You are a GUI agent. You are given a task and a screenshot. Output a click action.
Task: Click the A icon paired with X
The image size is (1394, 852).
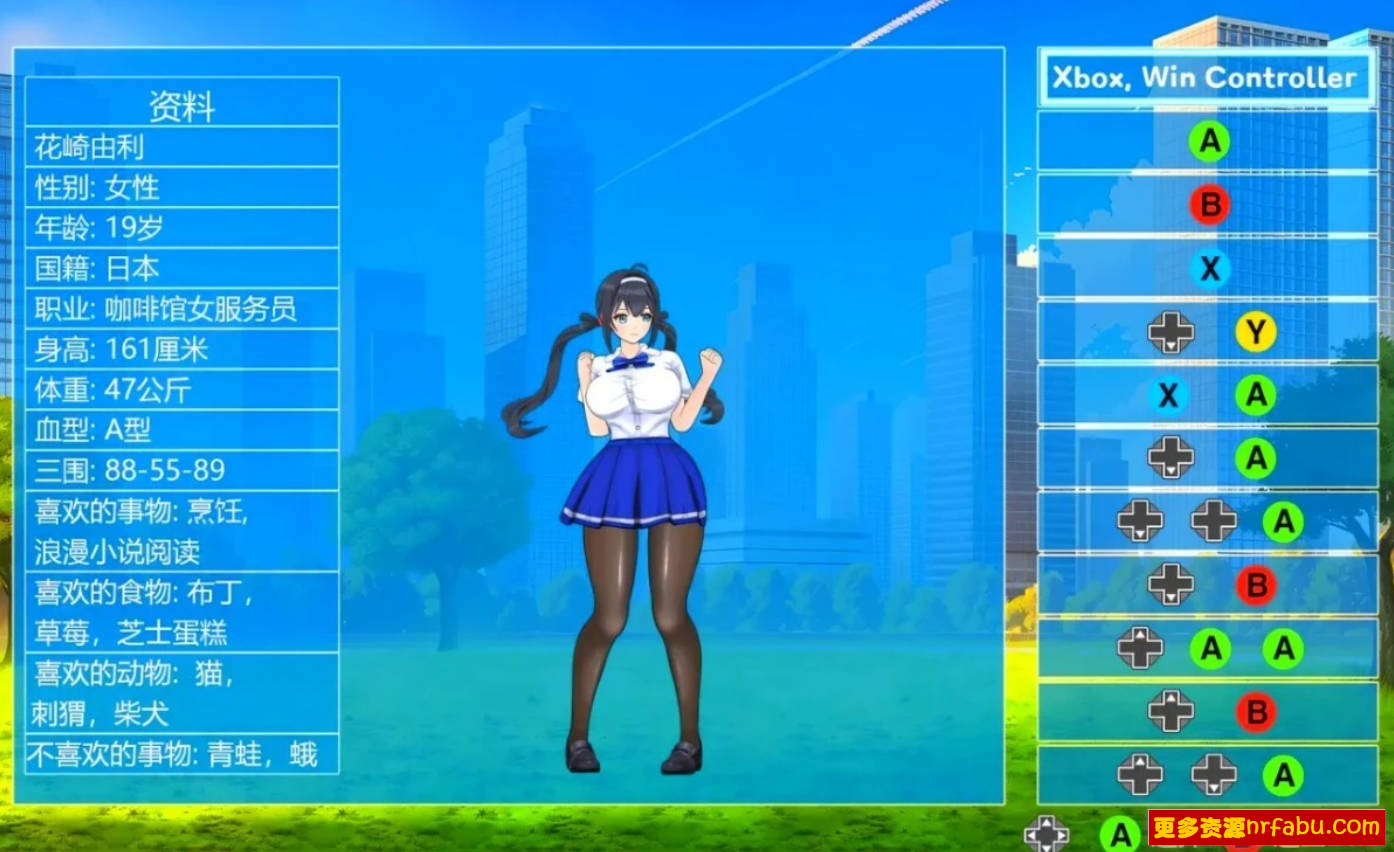tap(1255, 396)
